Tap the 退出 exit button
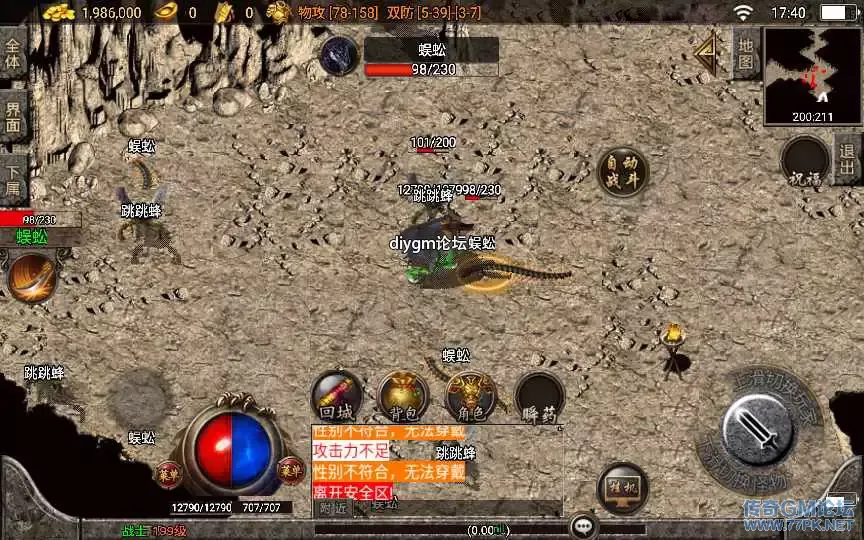Viewport: 864px width, 540px height. (x=848, y=165)
